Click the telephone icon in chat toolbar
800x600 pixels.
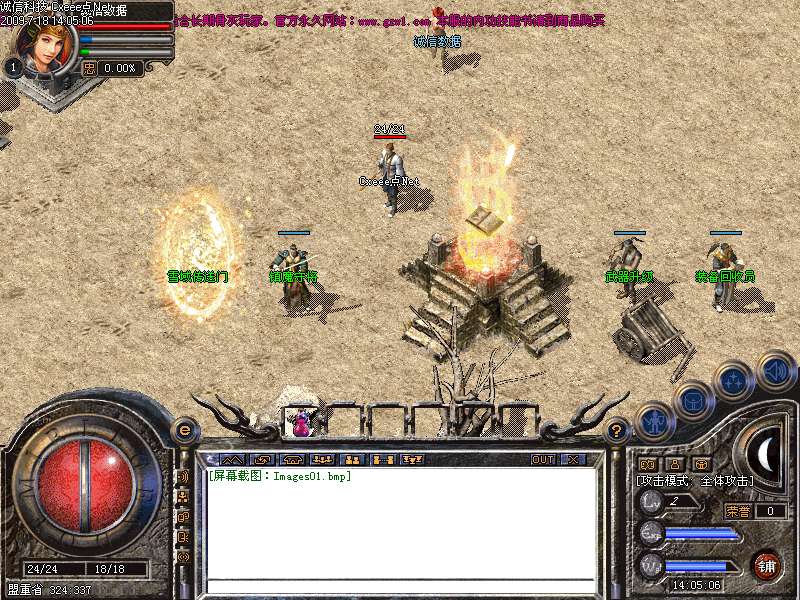(x=293, y=459)
